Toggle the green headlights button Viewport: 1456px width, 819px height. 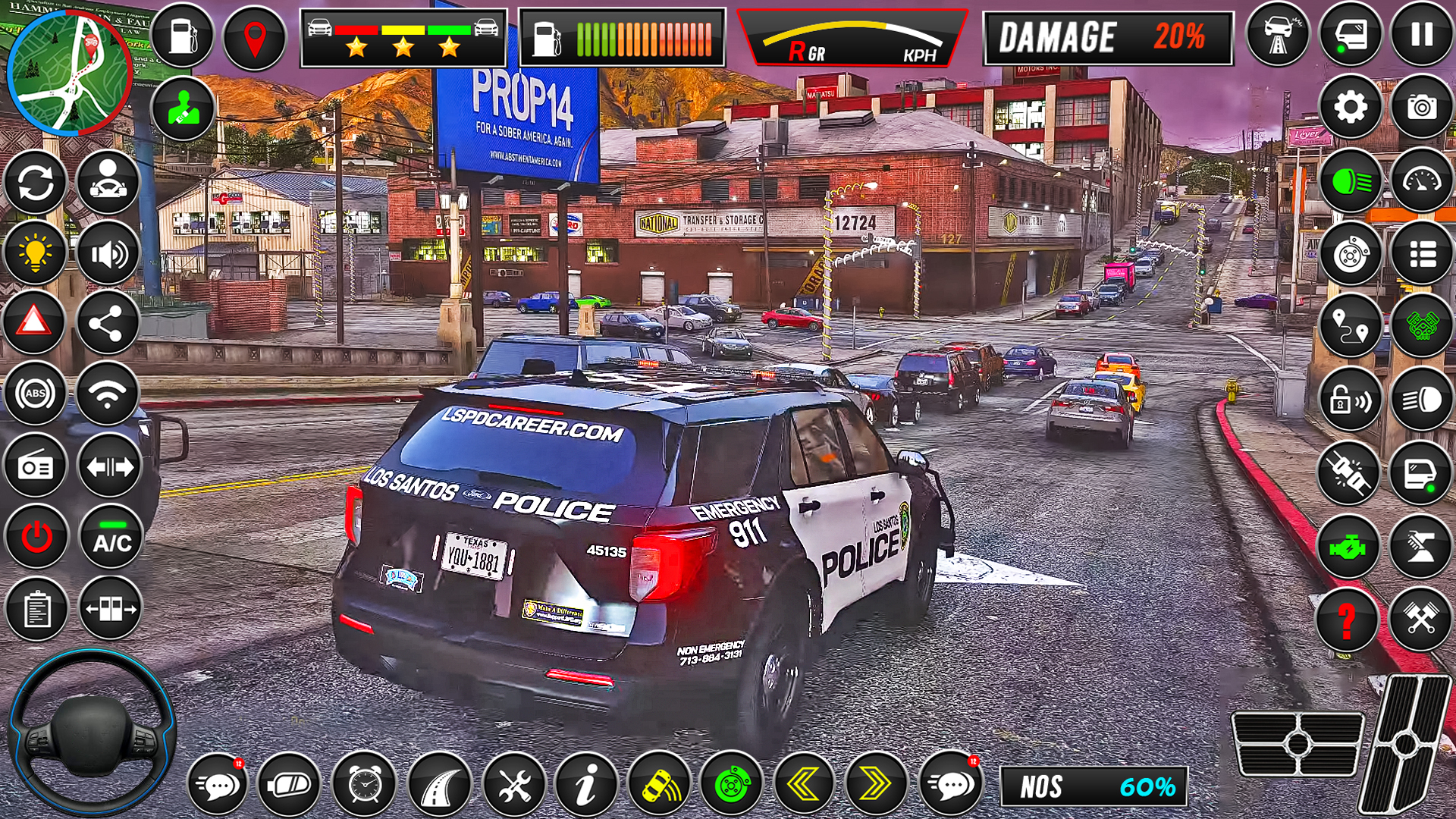click(x=1350, y=181)
